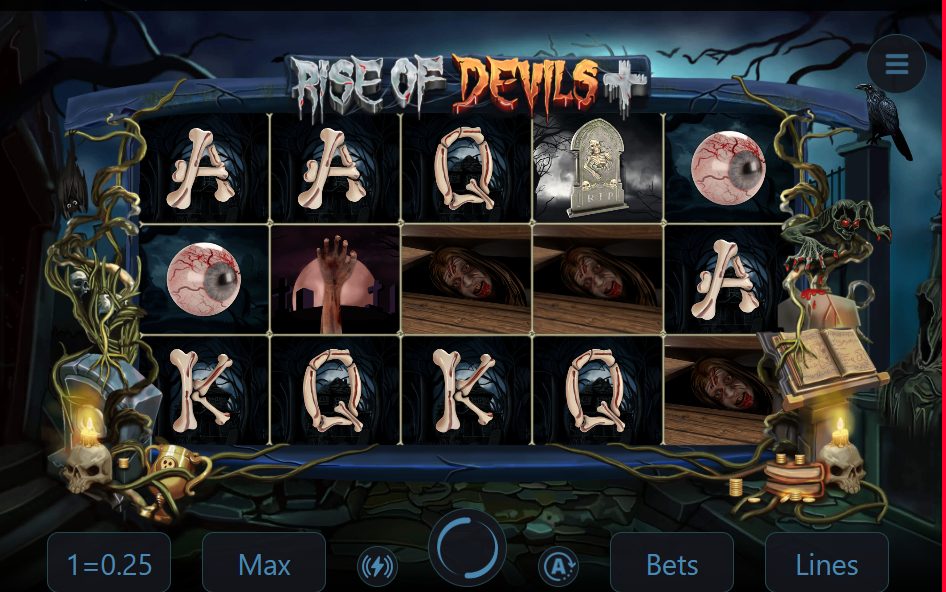Click the 1=0.25 coin value button
This screenshot has height=592, width=946.
tap(109, 564)
